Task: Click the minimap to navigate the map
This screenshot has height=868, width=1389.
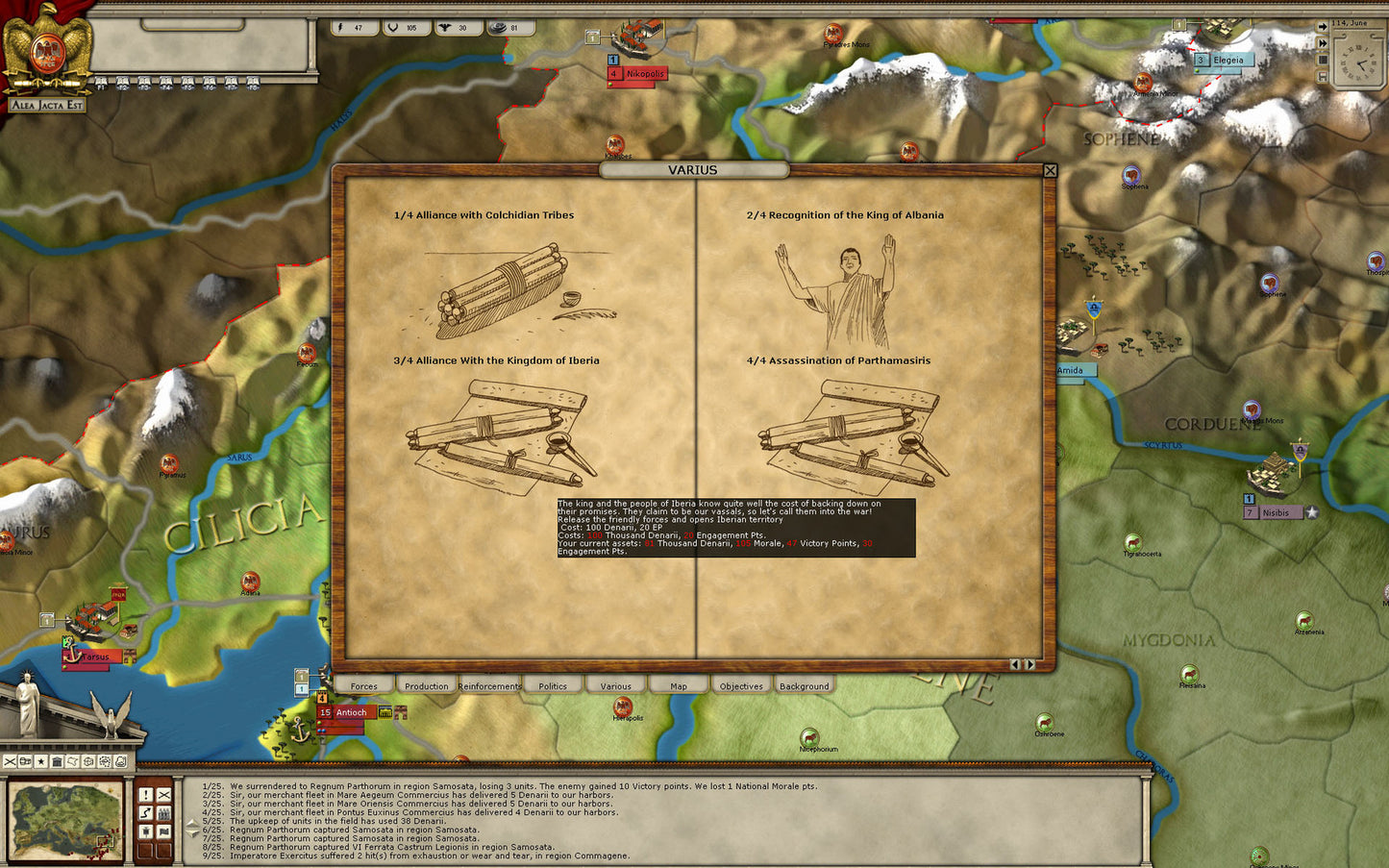Action: [65, 822]
